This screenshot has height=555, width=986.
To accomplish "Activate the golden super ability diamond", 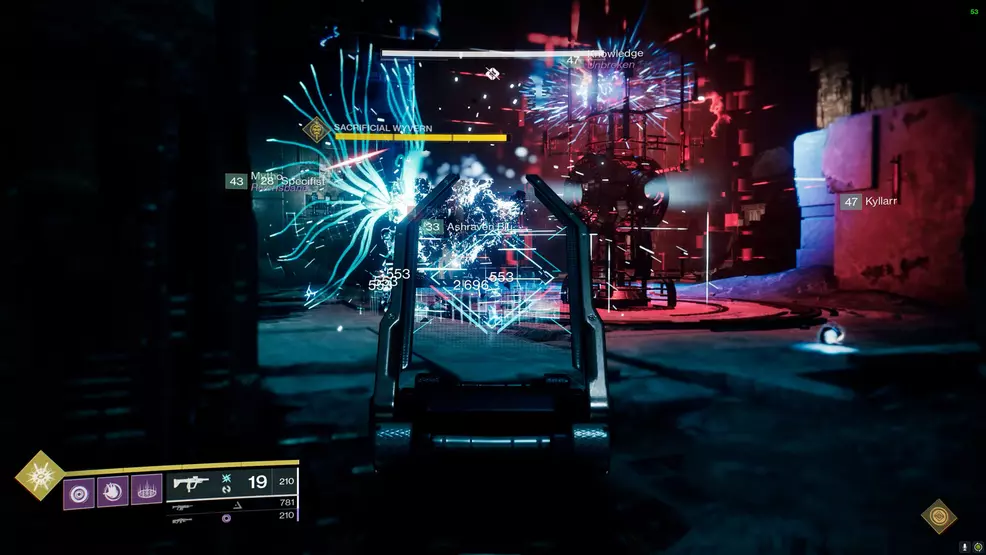I will 39,474.
